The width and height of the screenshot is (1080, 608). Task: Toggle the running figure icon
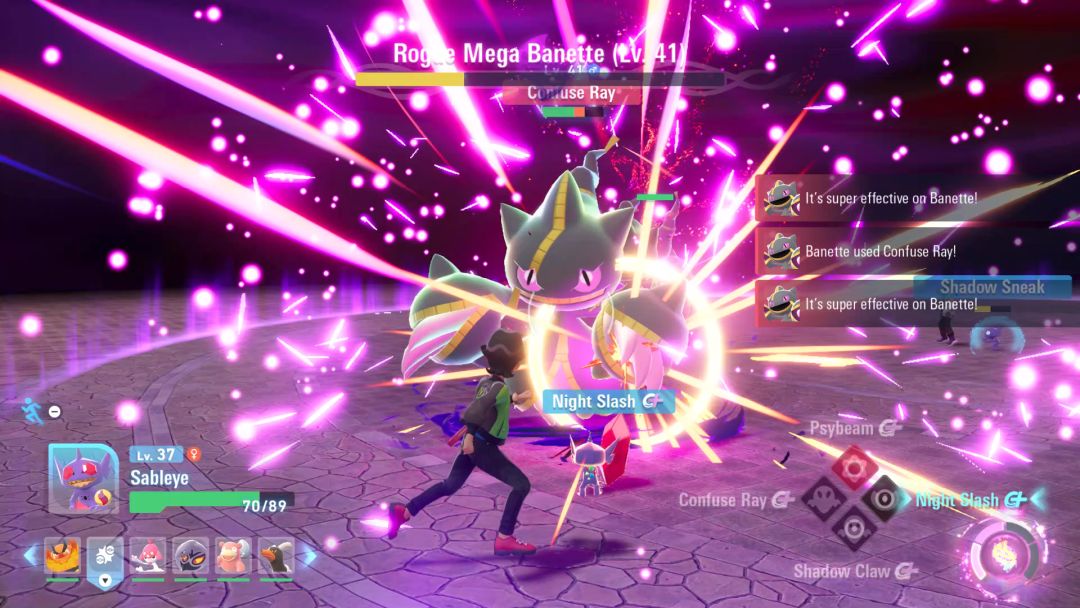[x=30, y=410]
